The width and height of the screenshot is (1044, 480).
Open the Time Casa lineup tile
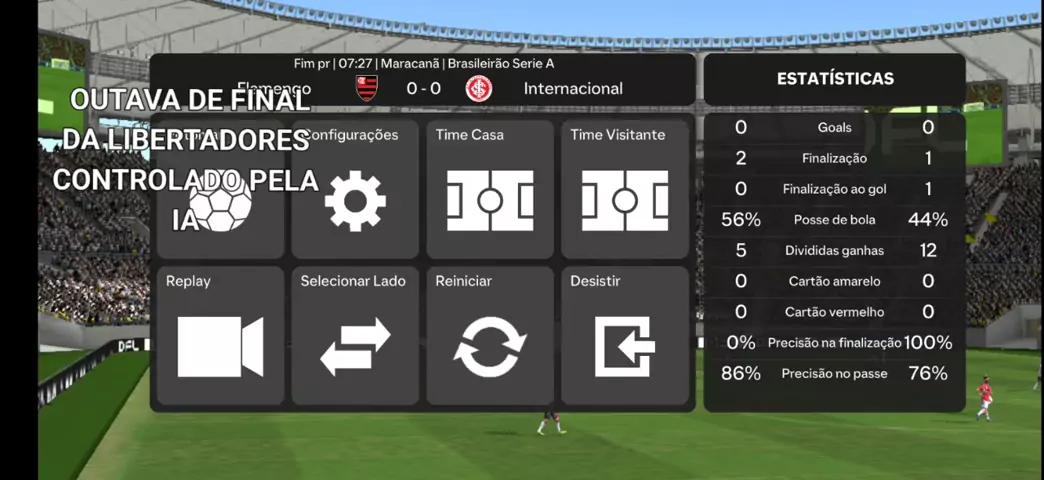[490, 191]
